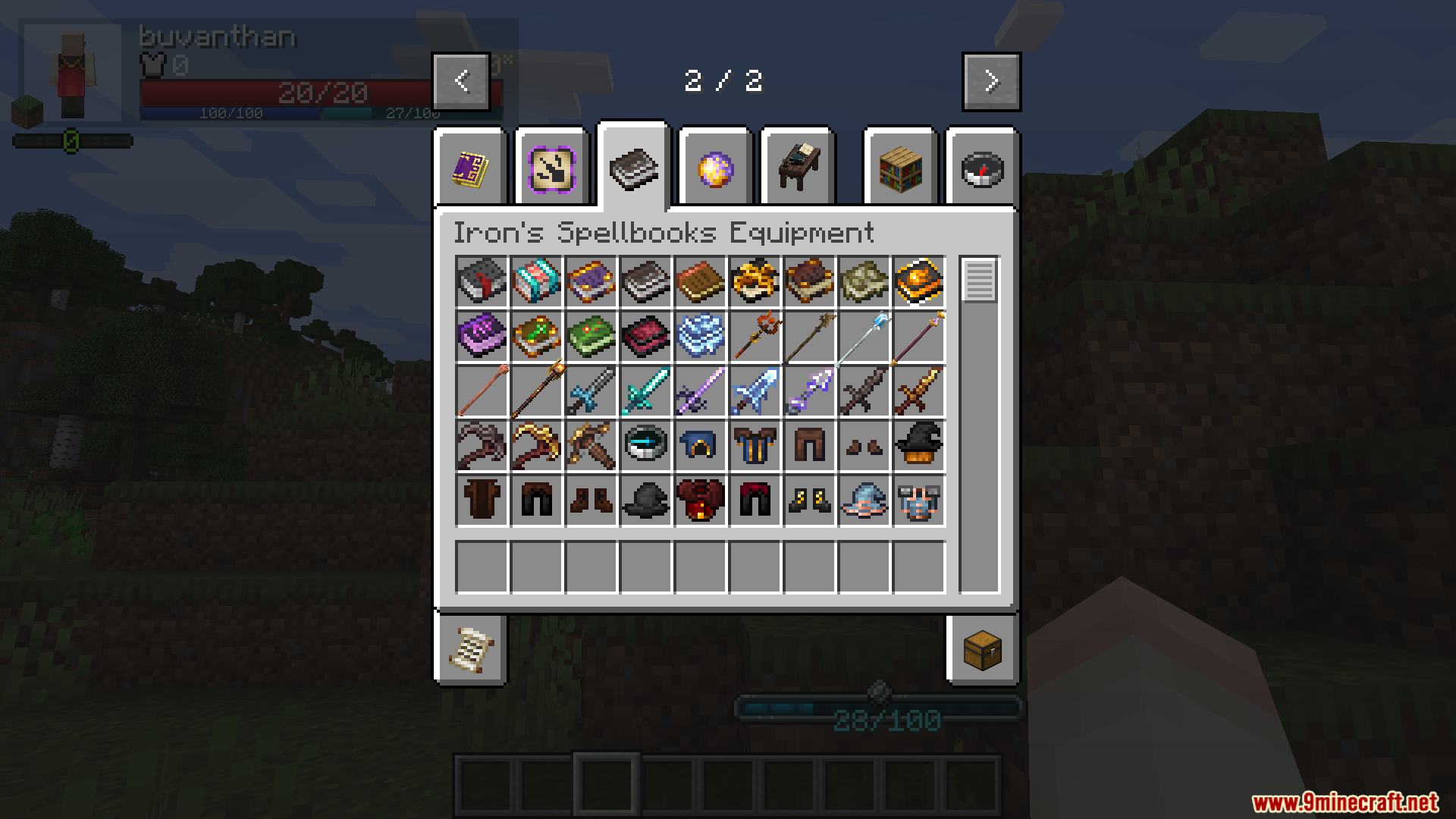Select the icy frost staff item
This screenshot has height=819, width=1456.
pyautogui.click(x=864, y=336)
